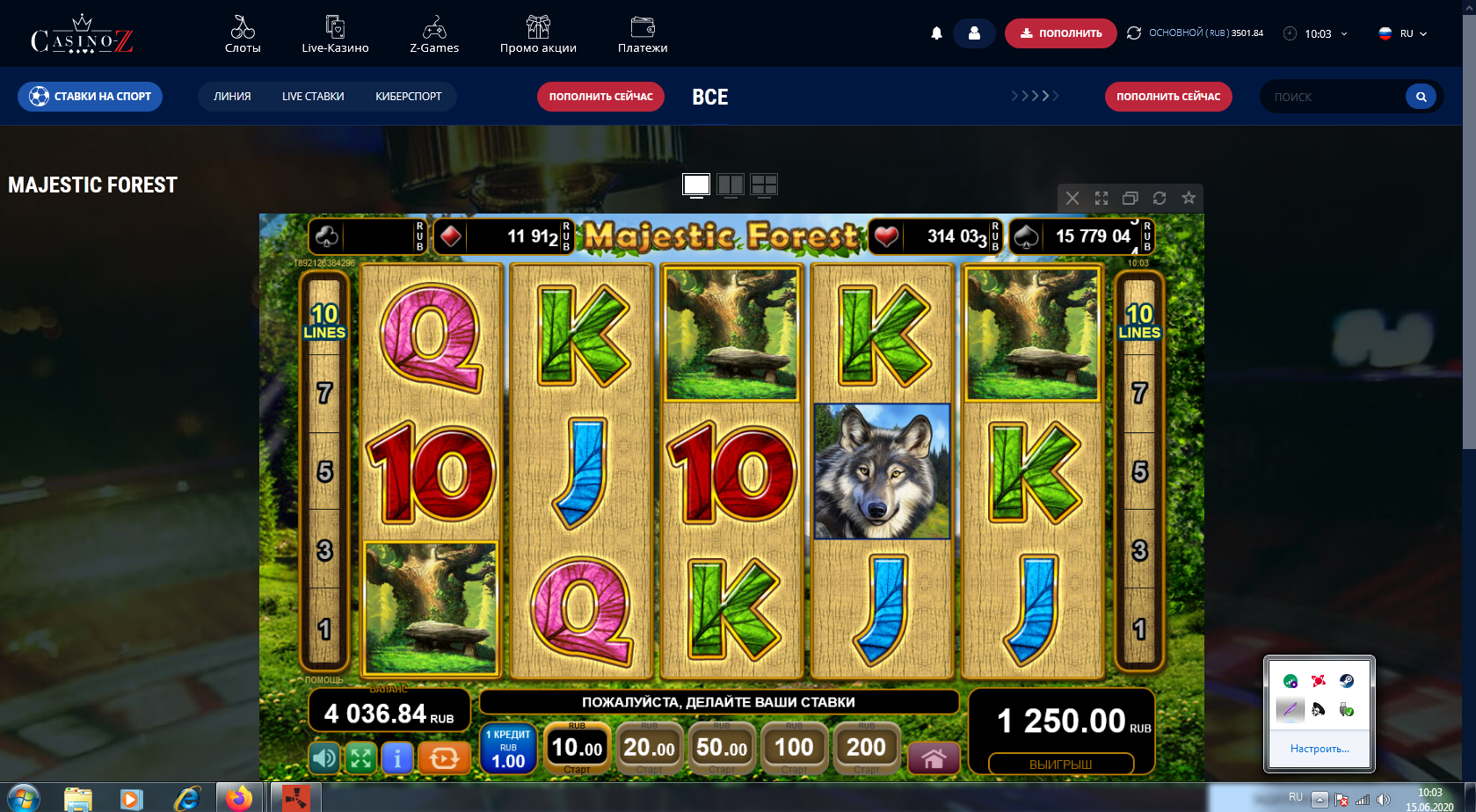Place the 200 bet

point(866,748)
